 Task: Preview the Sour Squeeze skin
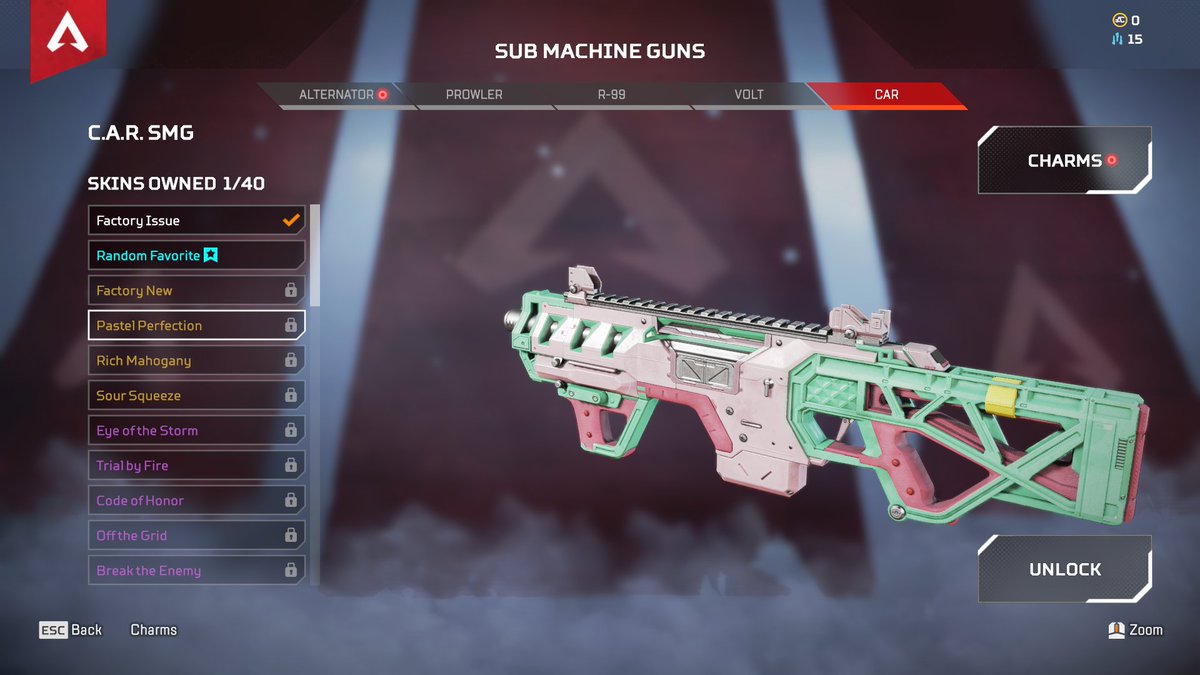pos(196,396)
